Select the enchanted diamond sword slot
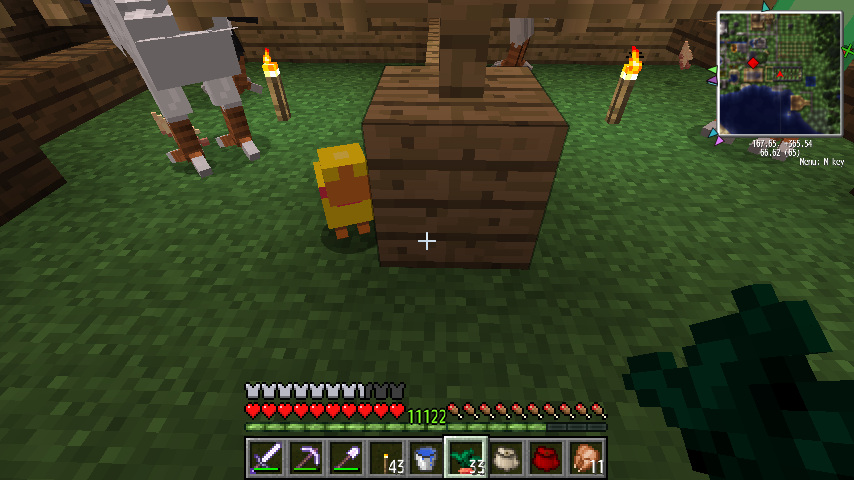 click(266, 458)
